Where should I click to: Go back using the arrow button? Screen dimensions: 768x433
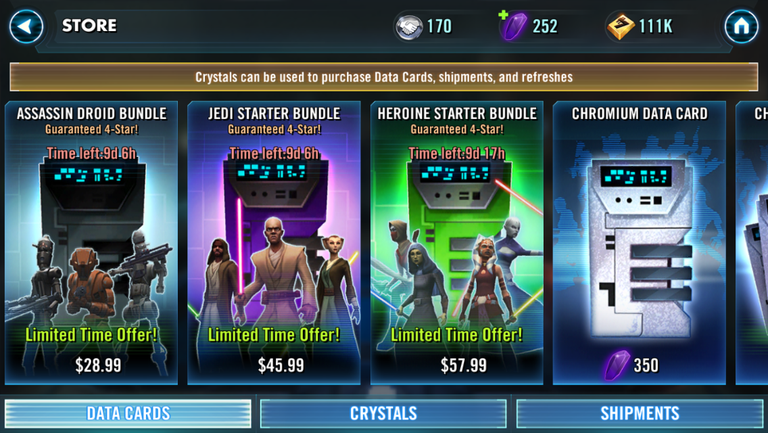(x=26, y=26)
